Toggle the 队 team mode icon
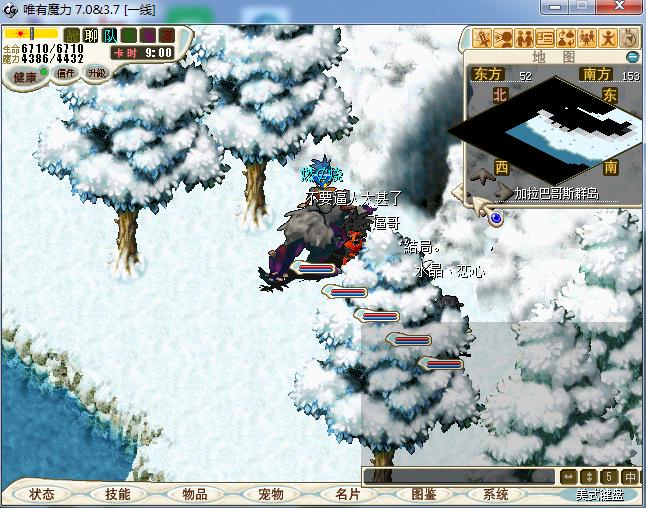Screen dimensions: 646x508 click(110, 36)
